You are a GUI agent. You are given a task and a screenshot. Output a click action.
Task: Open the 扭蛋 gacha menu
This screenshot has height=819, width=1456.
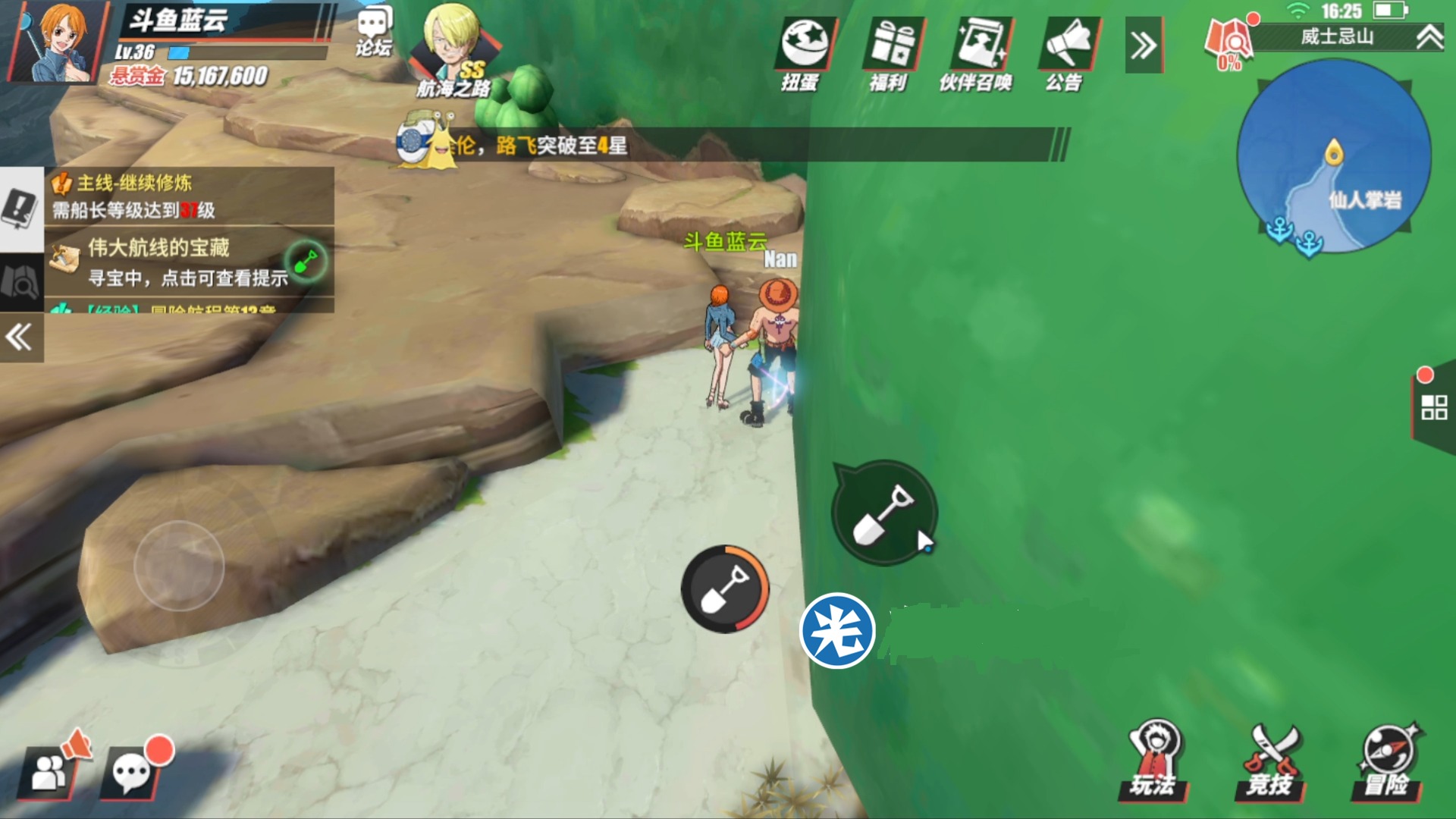[x=804, y=53]
